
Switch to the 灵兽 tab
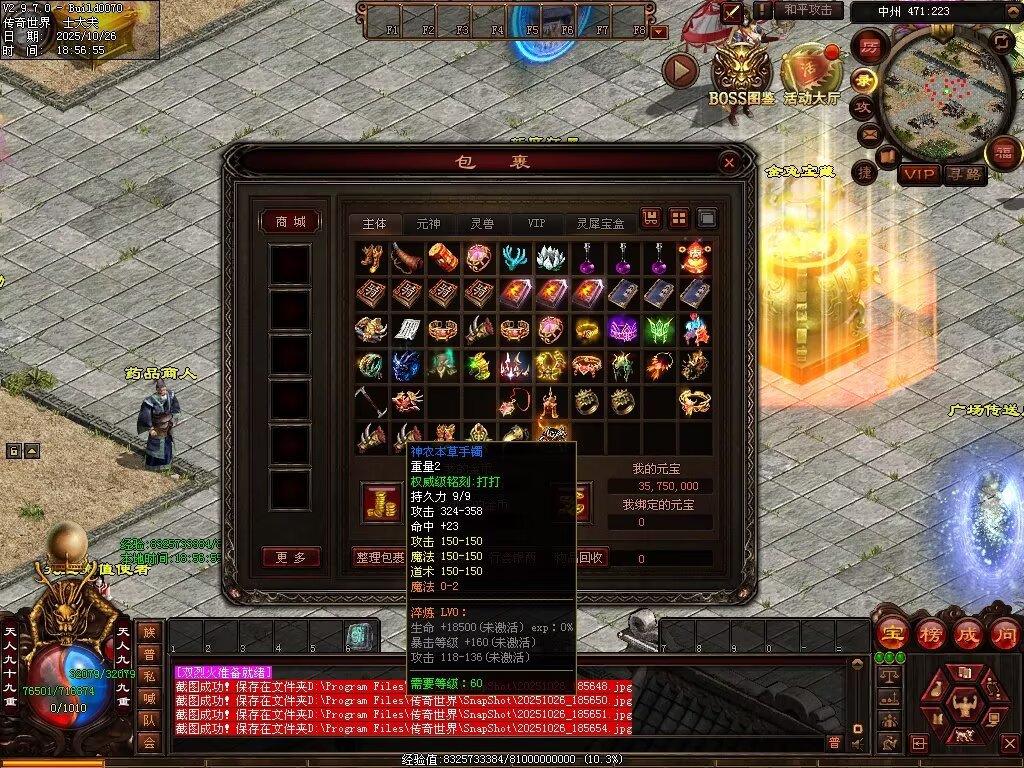(482, 223)
